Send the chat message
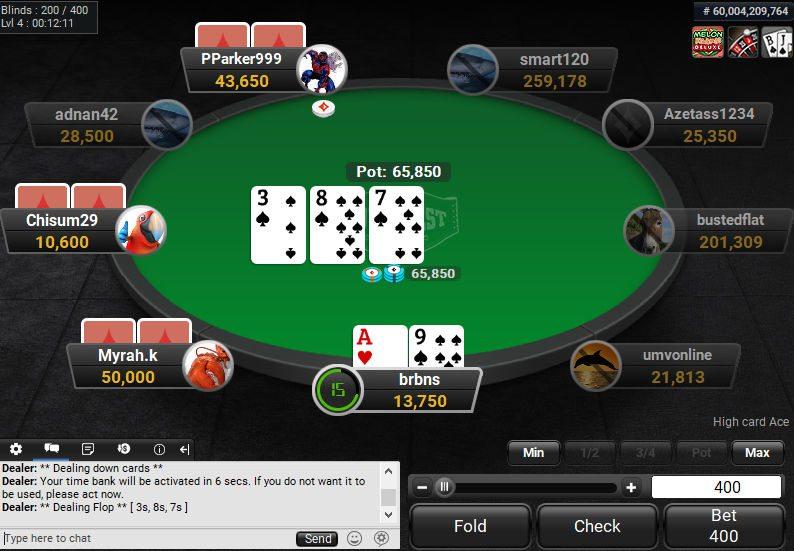The height and width of the screenshot is (551, 794). click(318, 539)
